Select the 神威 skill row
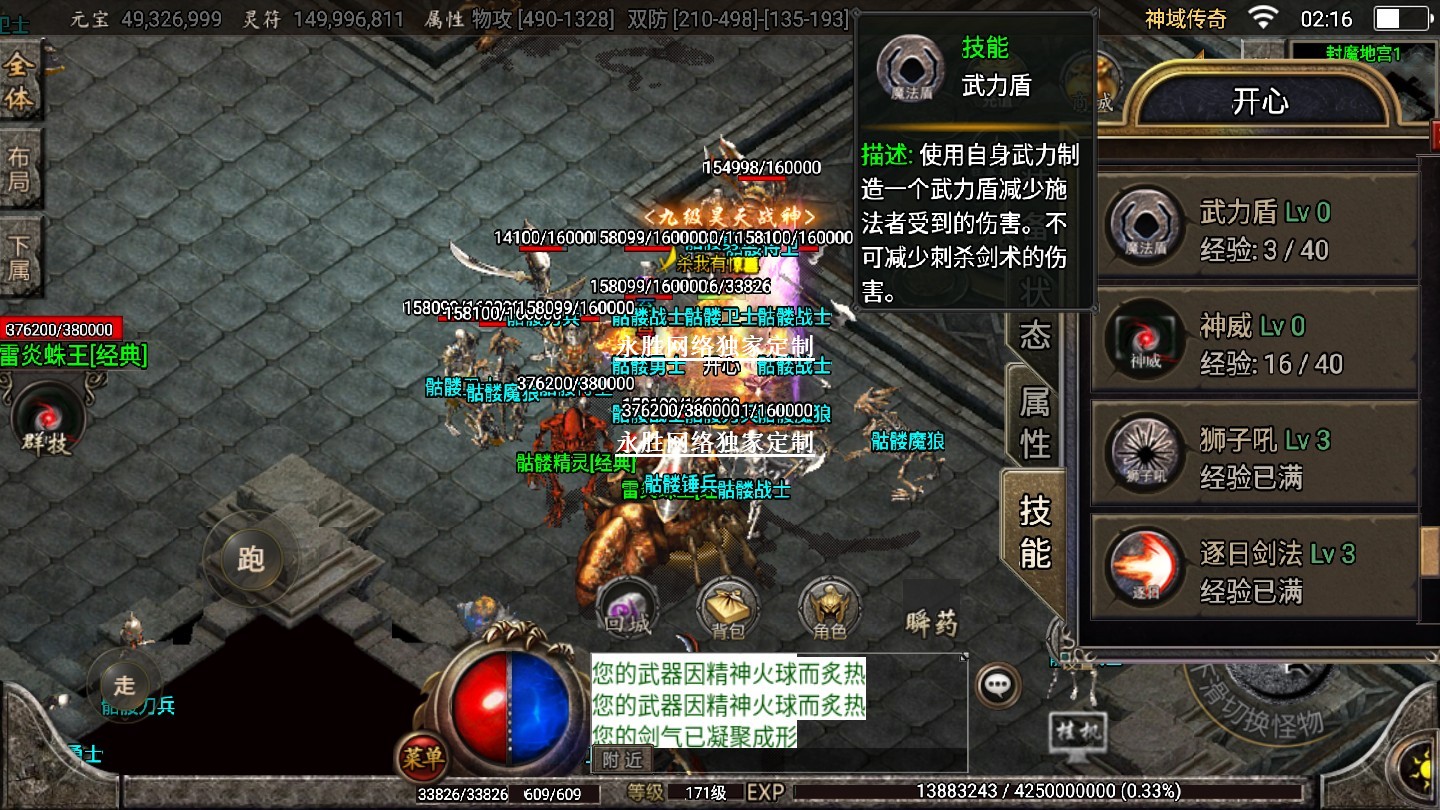The height and width of the screenshot is (810, 1440). (x=1255, y=344)
